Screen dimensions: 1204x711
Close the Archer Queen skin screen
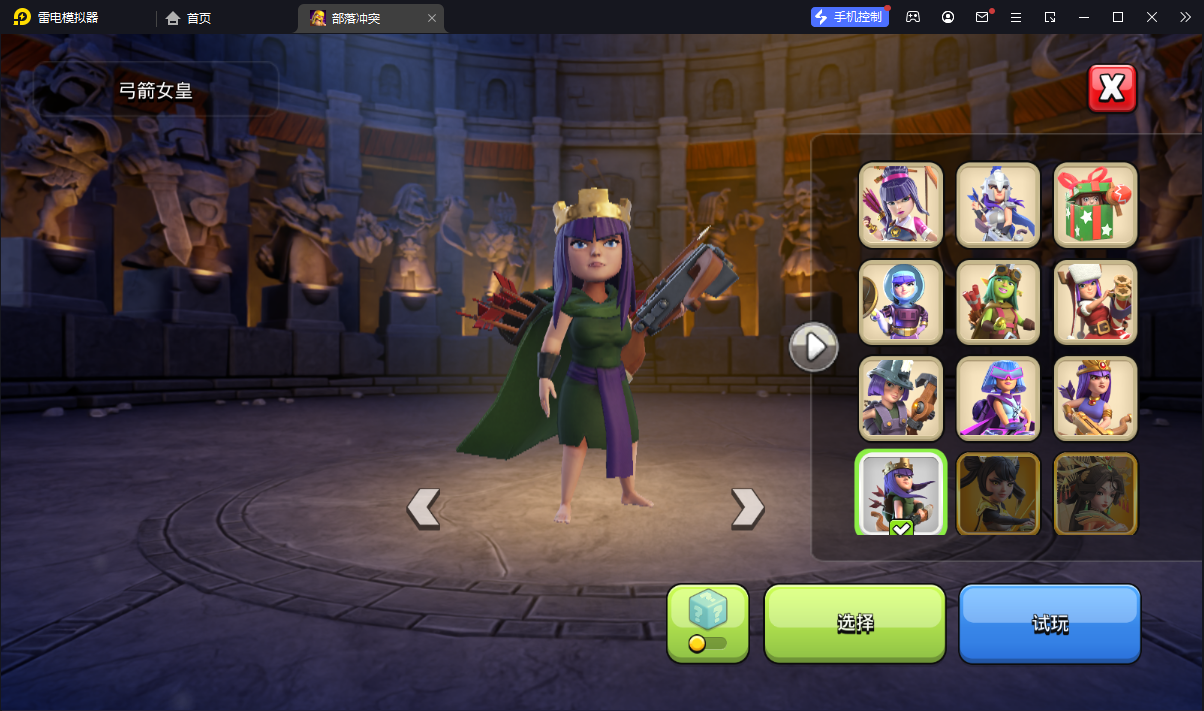[1112, 89]
